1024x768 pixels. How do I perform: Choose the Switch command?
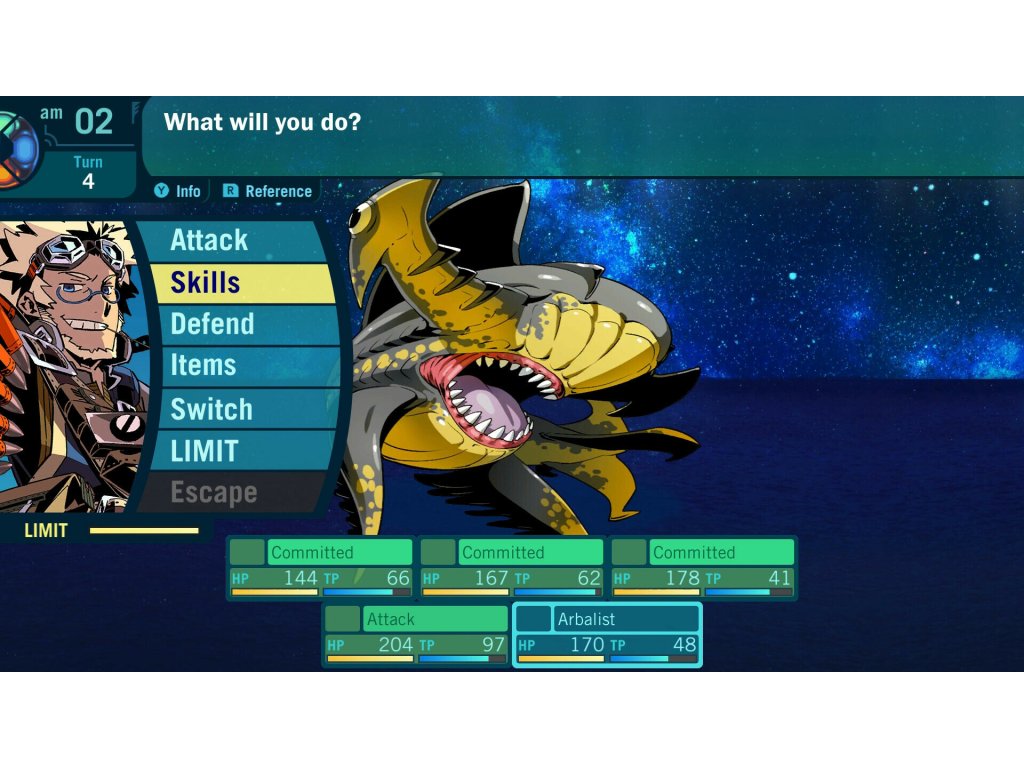240,409
